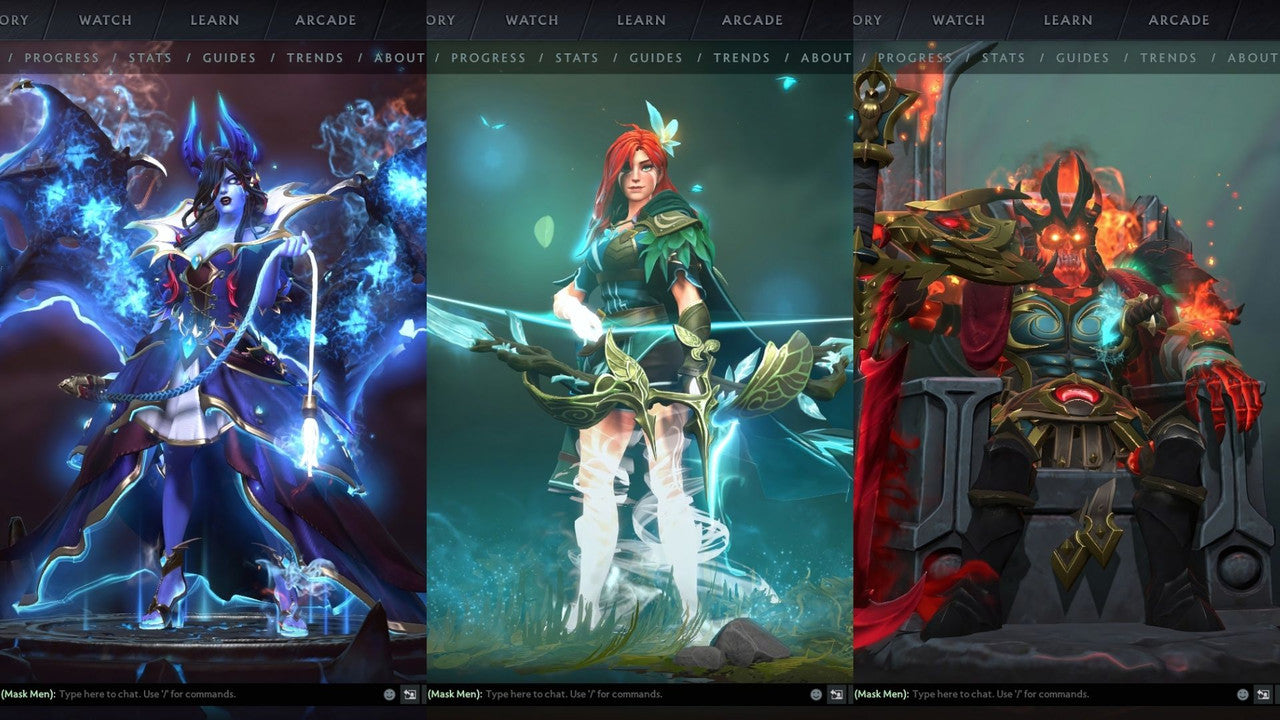Screen dimensions: 1280x720
Task: Open the WATCH menu in the center panel
Action: (x=531, y=20)
